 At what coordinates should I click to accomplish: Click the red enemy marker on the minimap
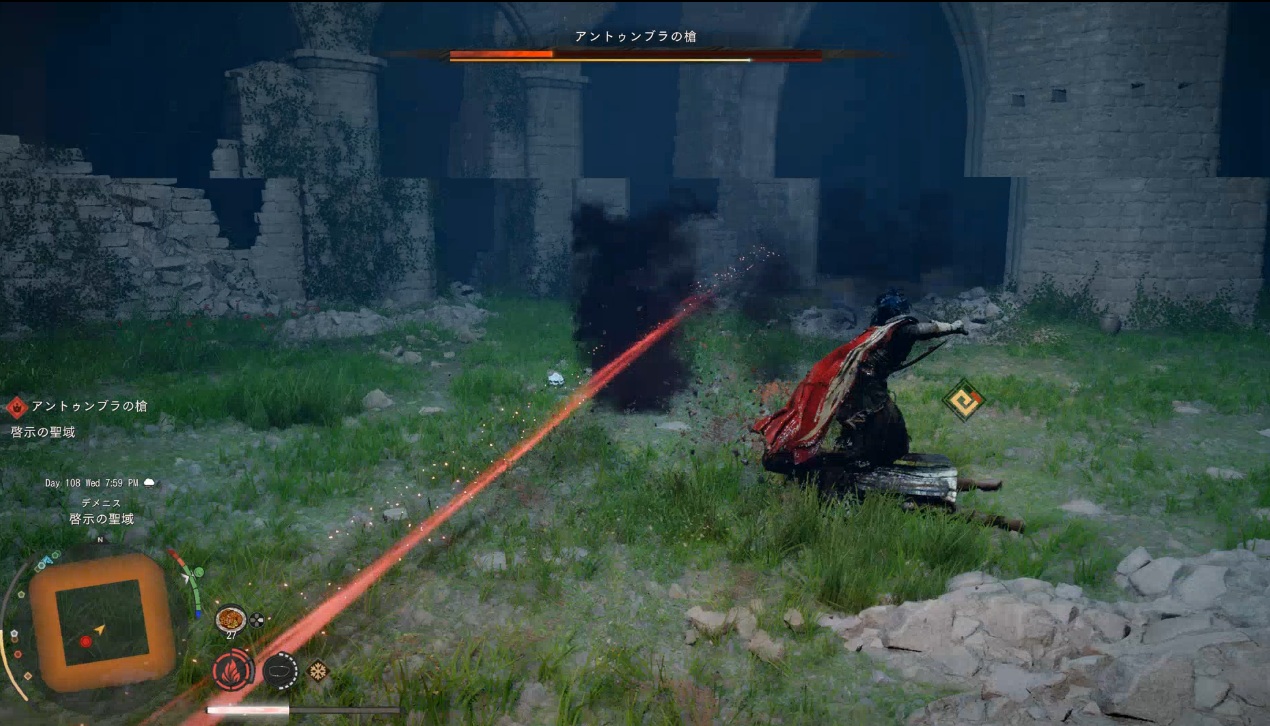(85, 641)
